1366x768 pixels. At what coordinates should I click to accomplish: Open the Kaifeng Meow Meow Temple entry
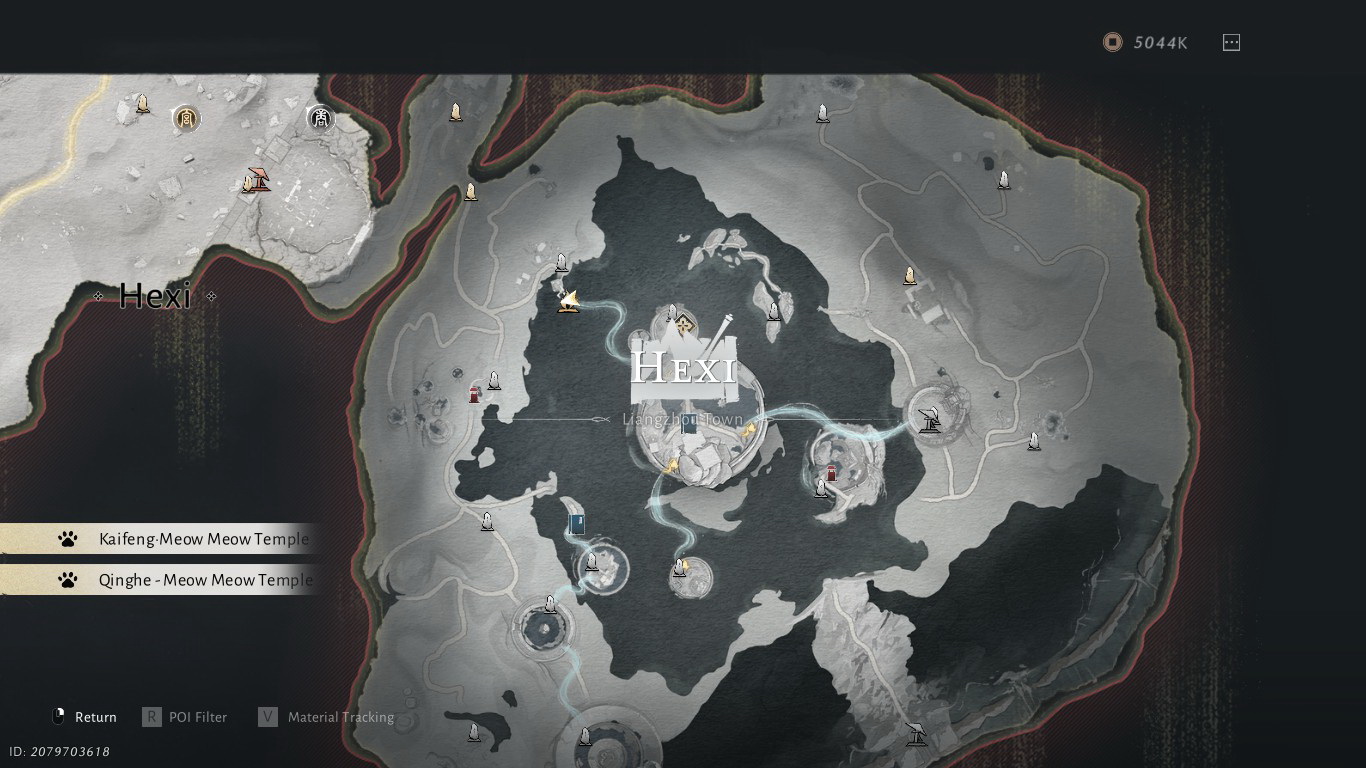(190, 539)
